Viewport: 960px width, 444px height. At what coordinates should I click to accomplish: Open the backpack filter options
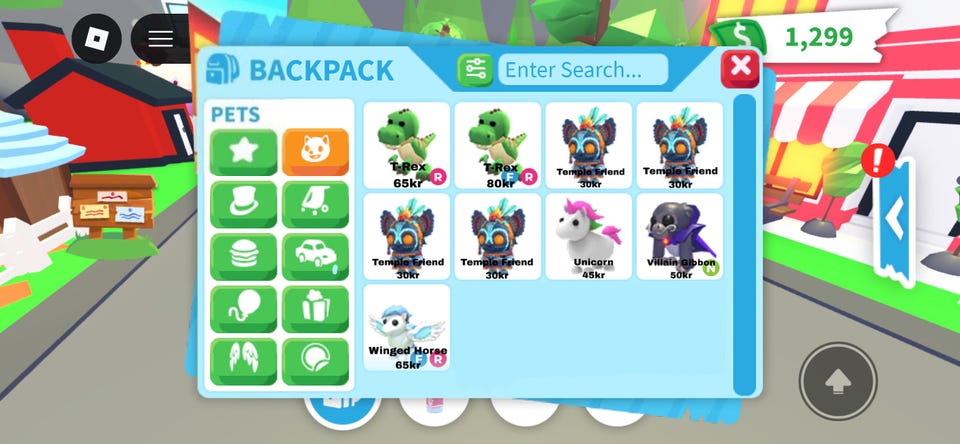476,69
